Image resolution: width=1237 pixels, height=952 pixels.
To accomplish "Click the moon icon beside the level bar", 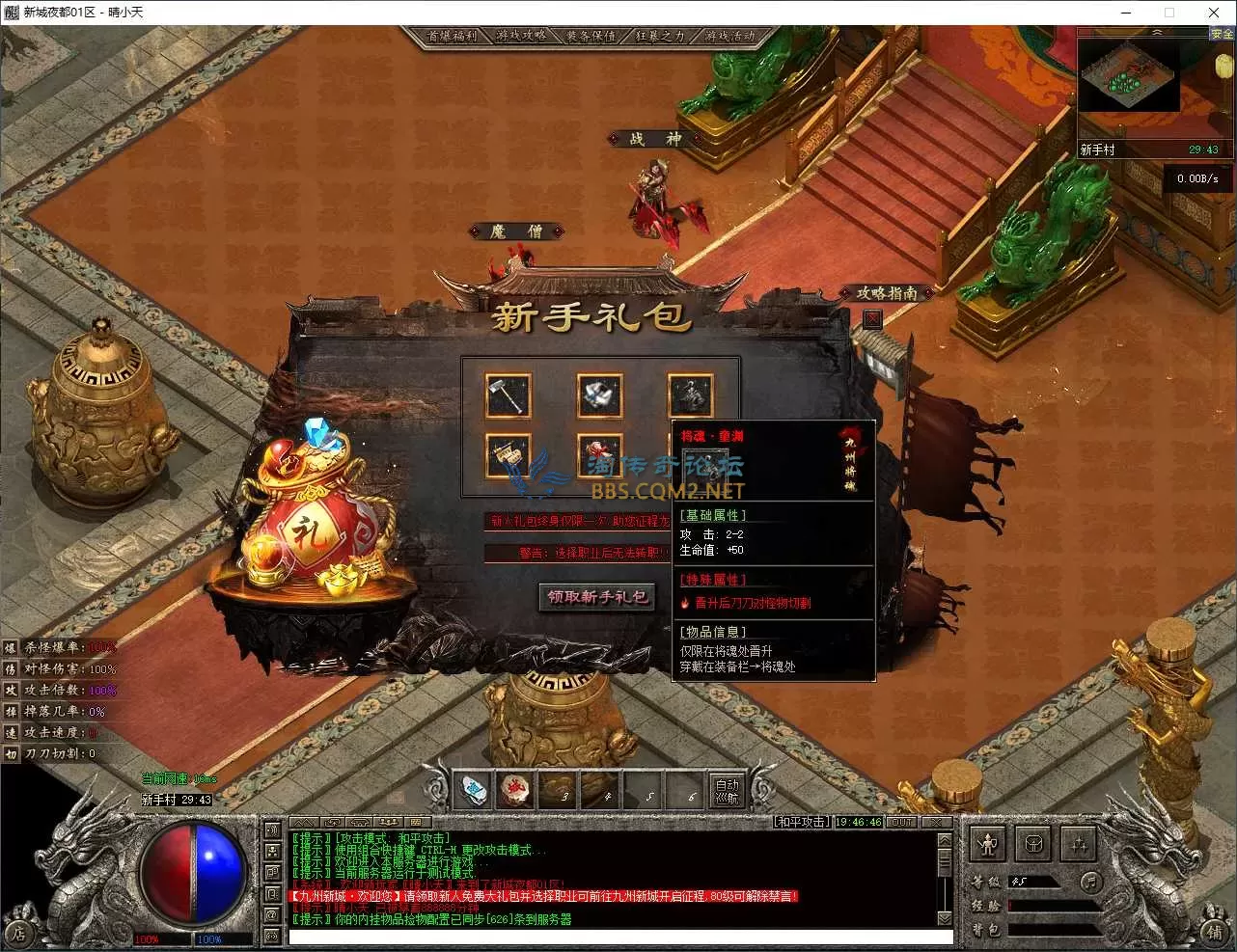I will 1090,882.
